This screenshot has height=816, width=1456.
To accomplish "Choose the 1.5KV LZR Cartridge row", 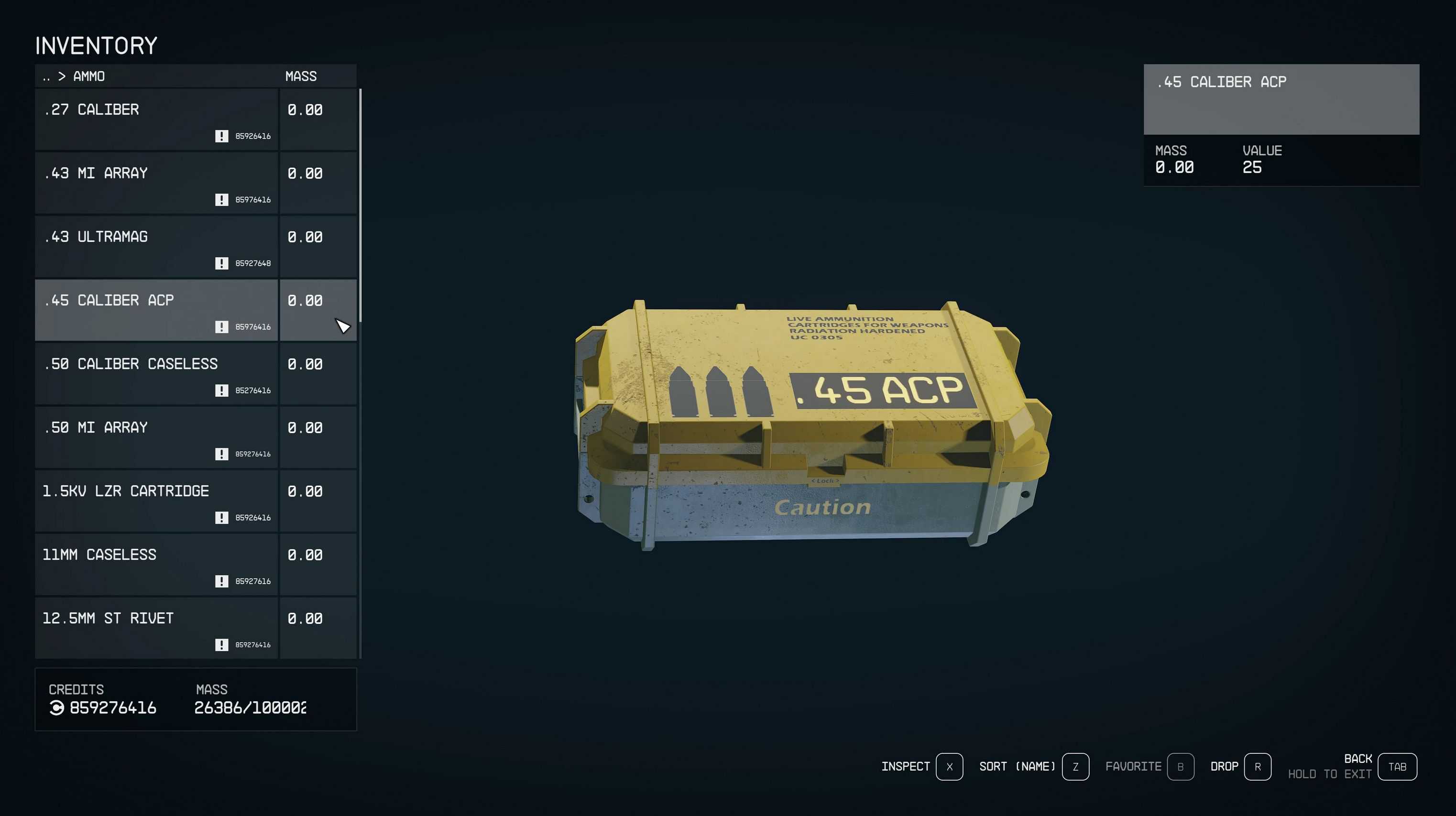I will (x=156, y=500).
